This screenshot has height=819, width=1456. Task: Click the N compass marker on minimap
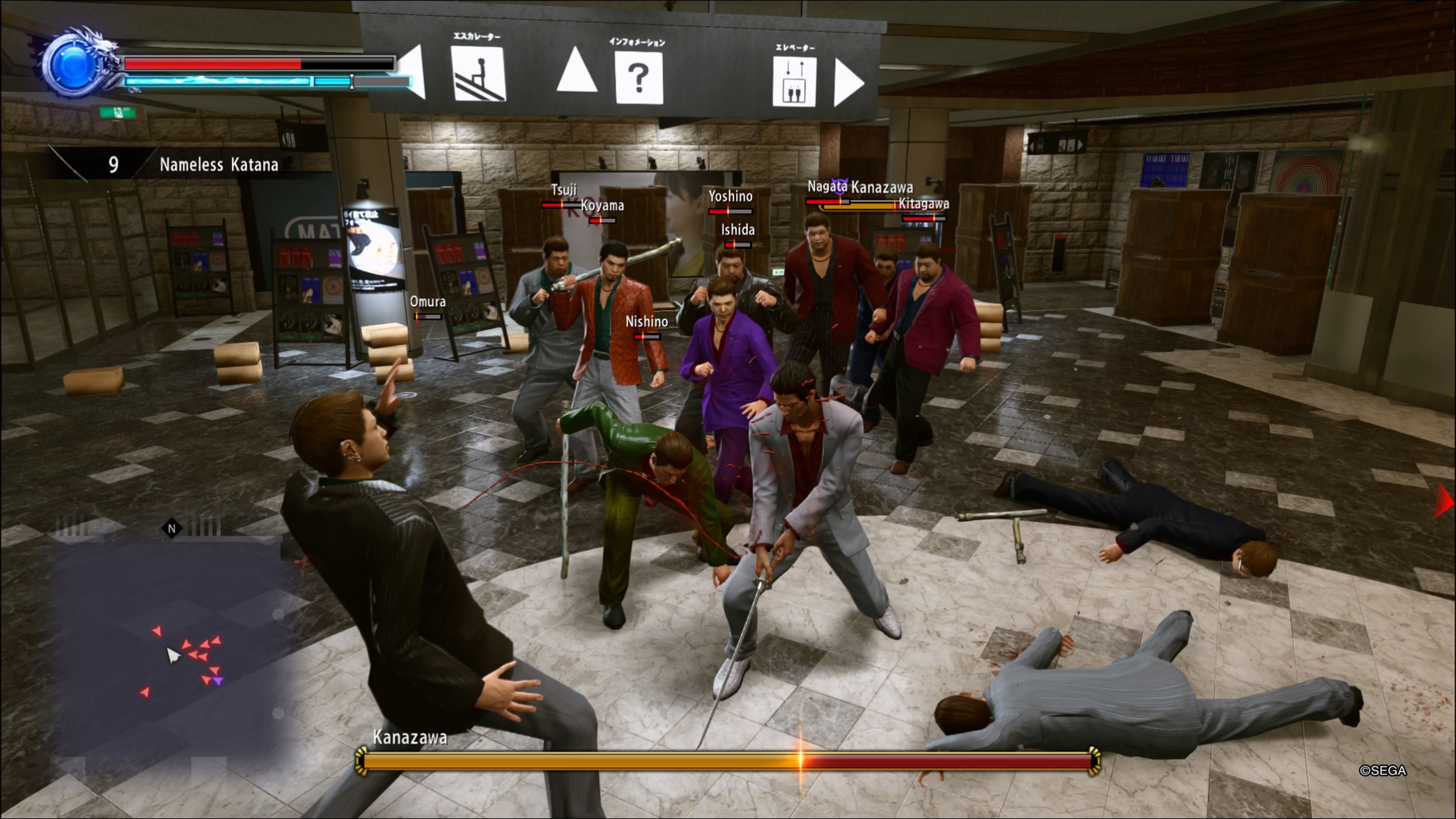click(x=172, y=529)
